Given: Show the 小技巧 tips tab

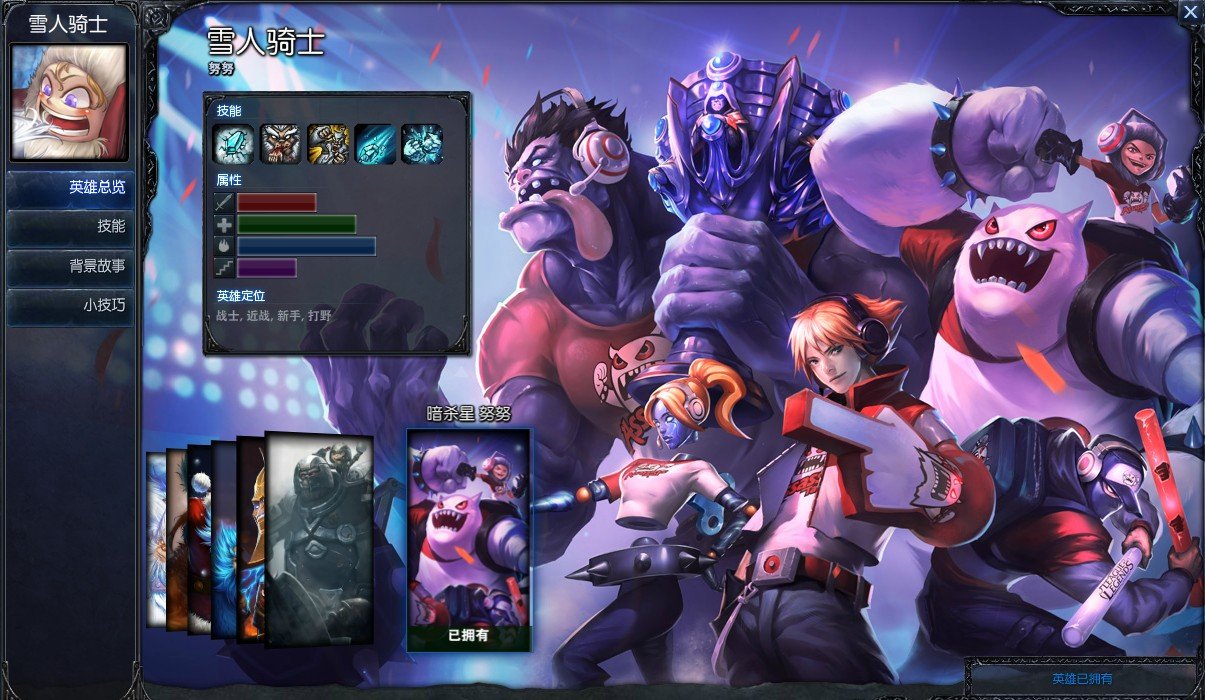Looking at the screenshot, I should [70, 306].
